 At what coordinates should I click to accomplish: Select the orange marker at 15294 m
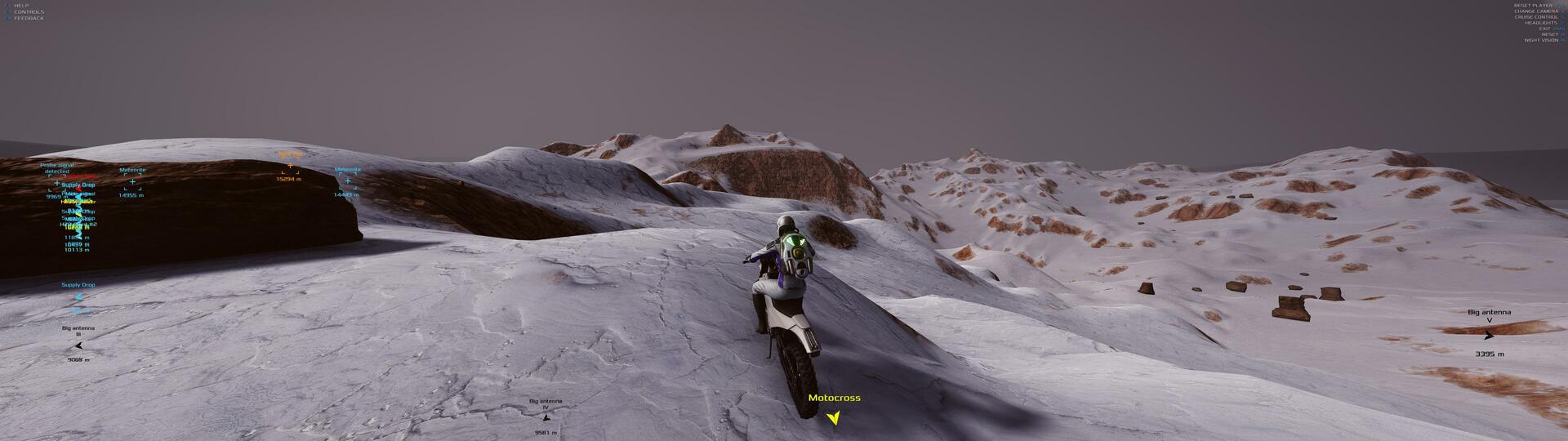[x=290, y=166]
